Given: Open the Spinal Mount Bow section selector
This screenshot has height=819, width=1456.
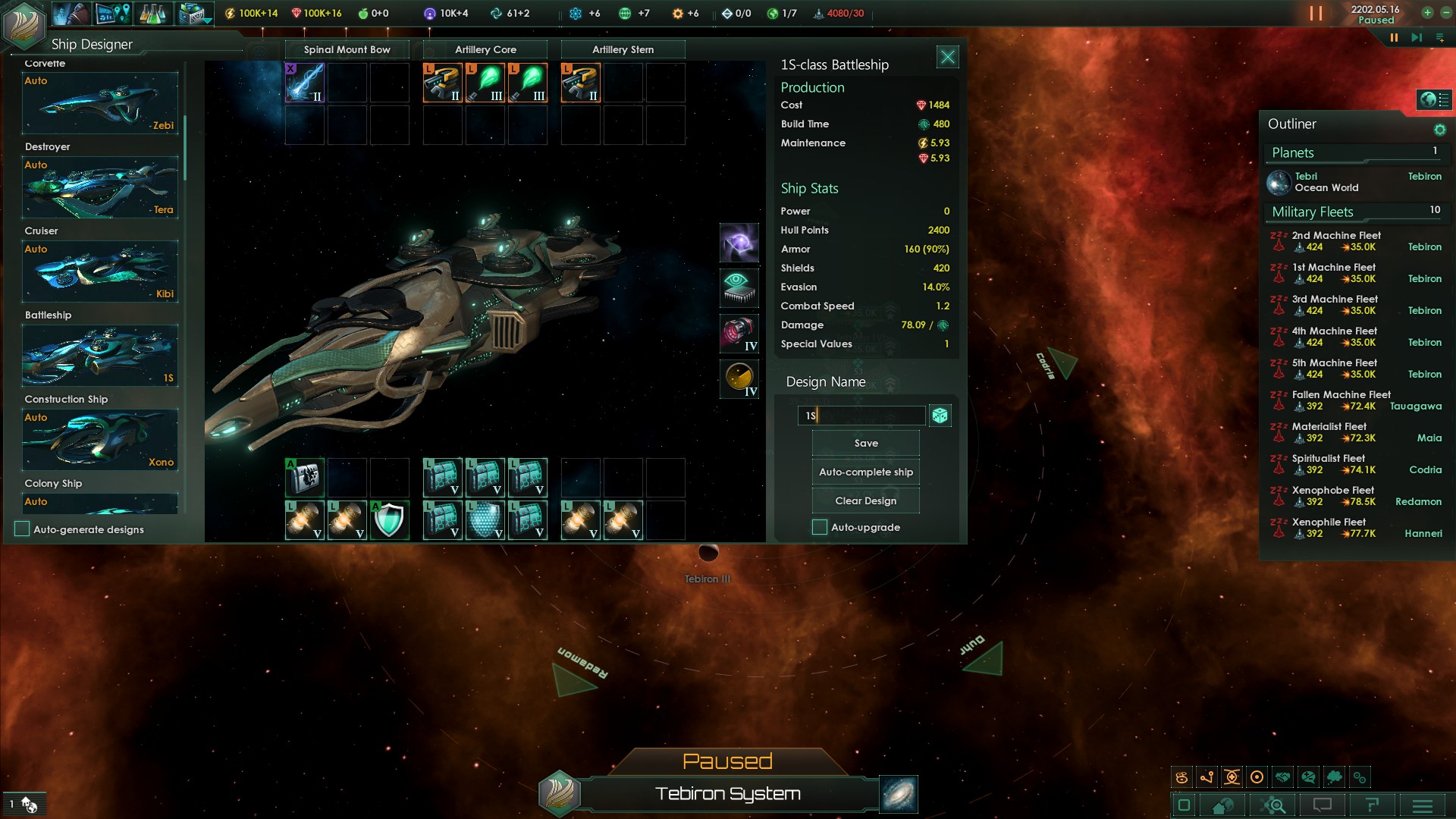Looking at the screenshot, I should 347,49.
